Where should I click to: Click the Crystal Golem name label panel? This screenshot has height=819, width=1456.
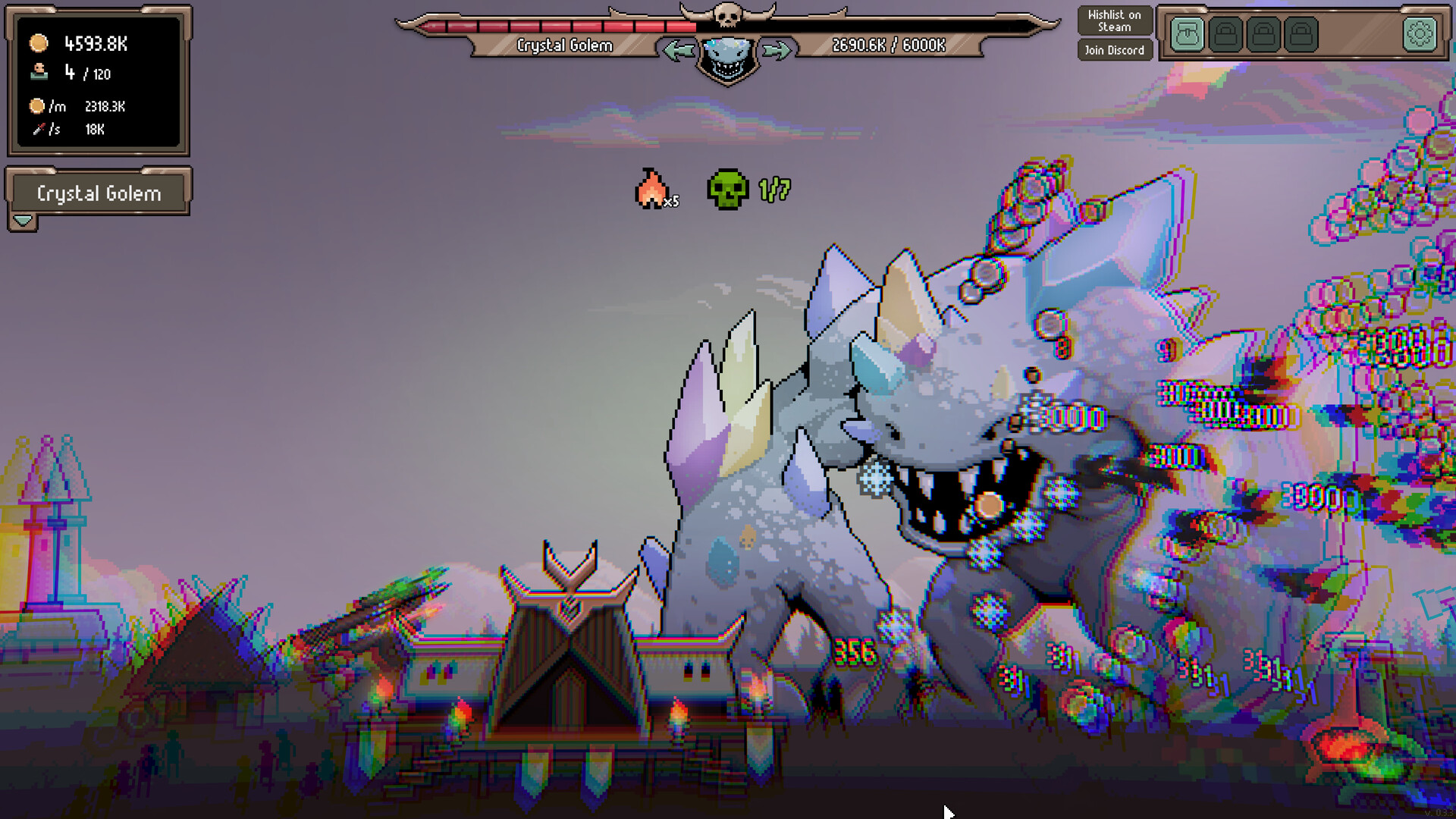(99, 193)
